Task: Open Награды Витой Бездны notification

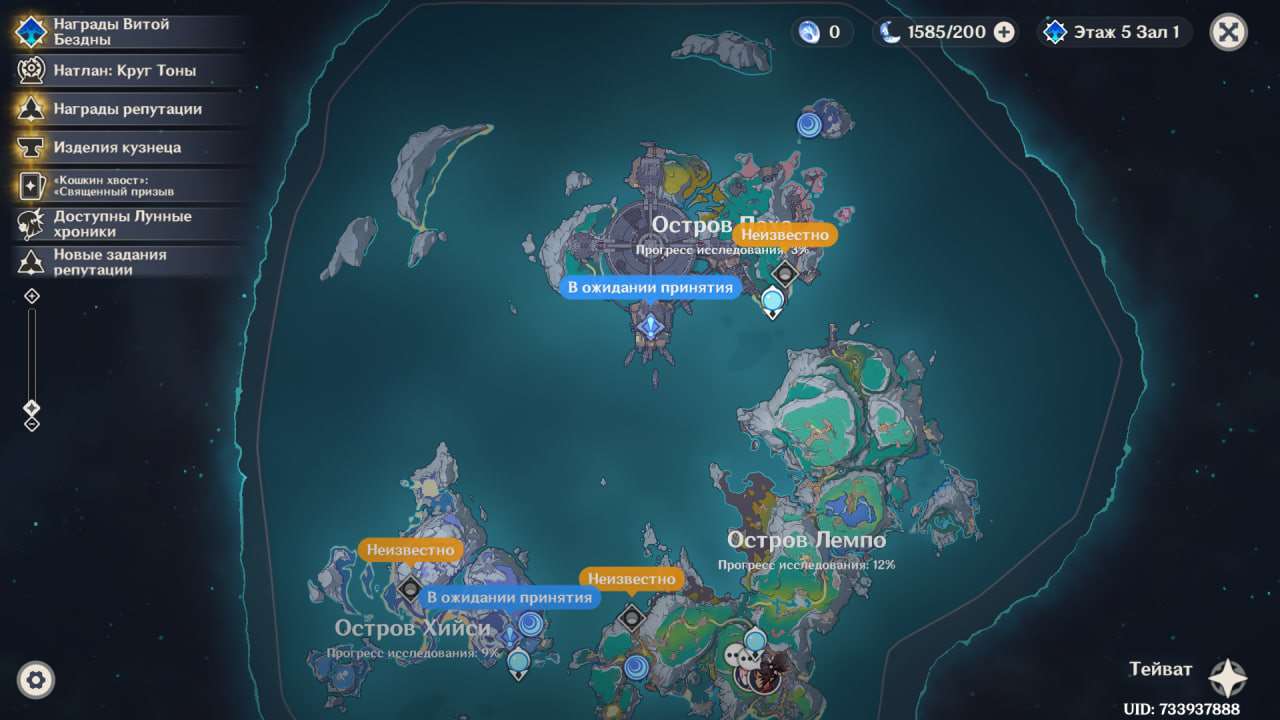Action: click(110, 32)
